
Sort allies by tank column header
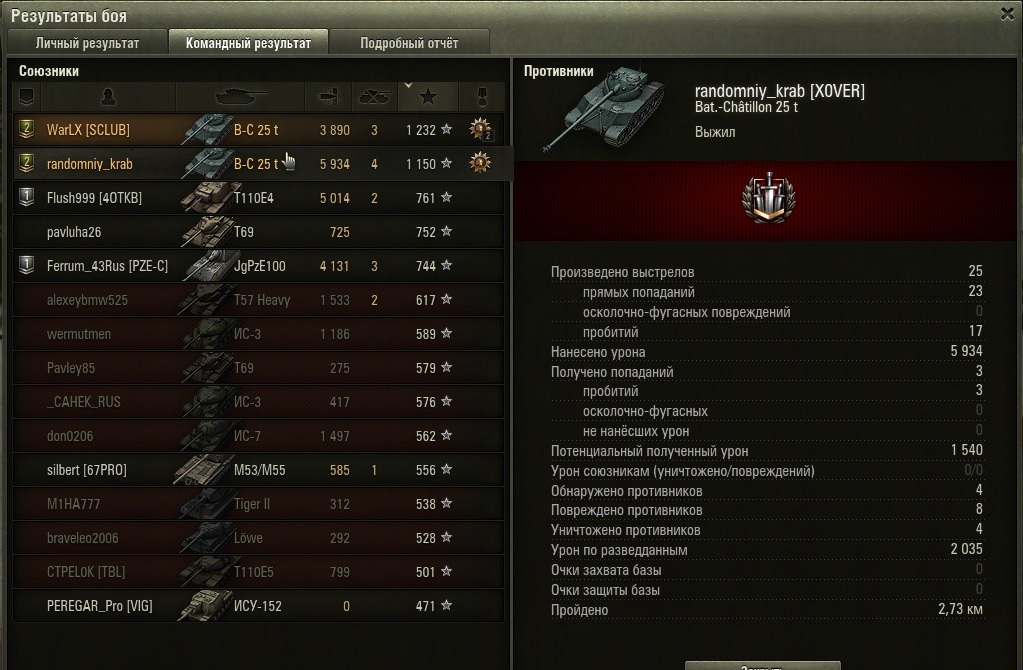click(241, 97)
